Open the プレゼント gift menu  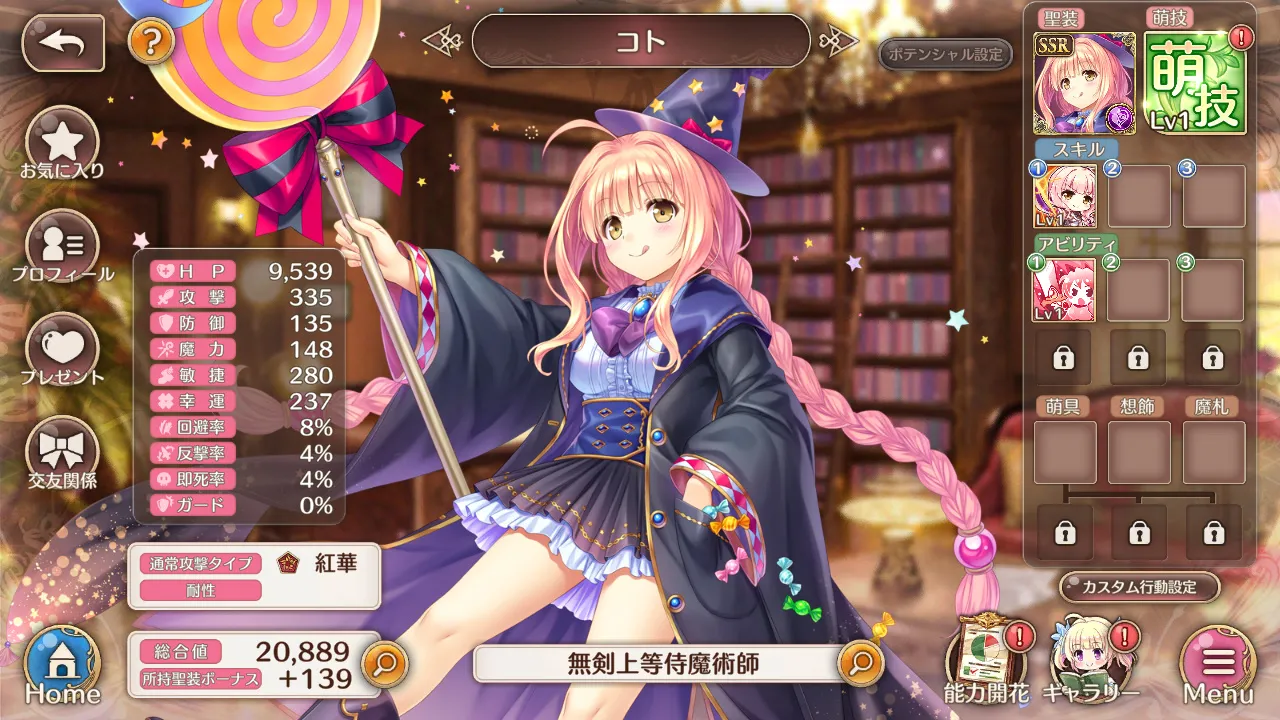coord(62,352)
